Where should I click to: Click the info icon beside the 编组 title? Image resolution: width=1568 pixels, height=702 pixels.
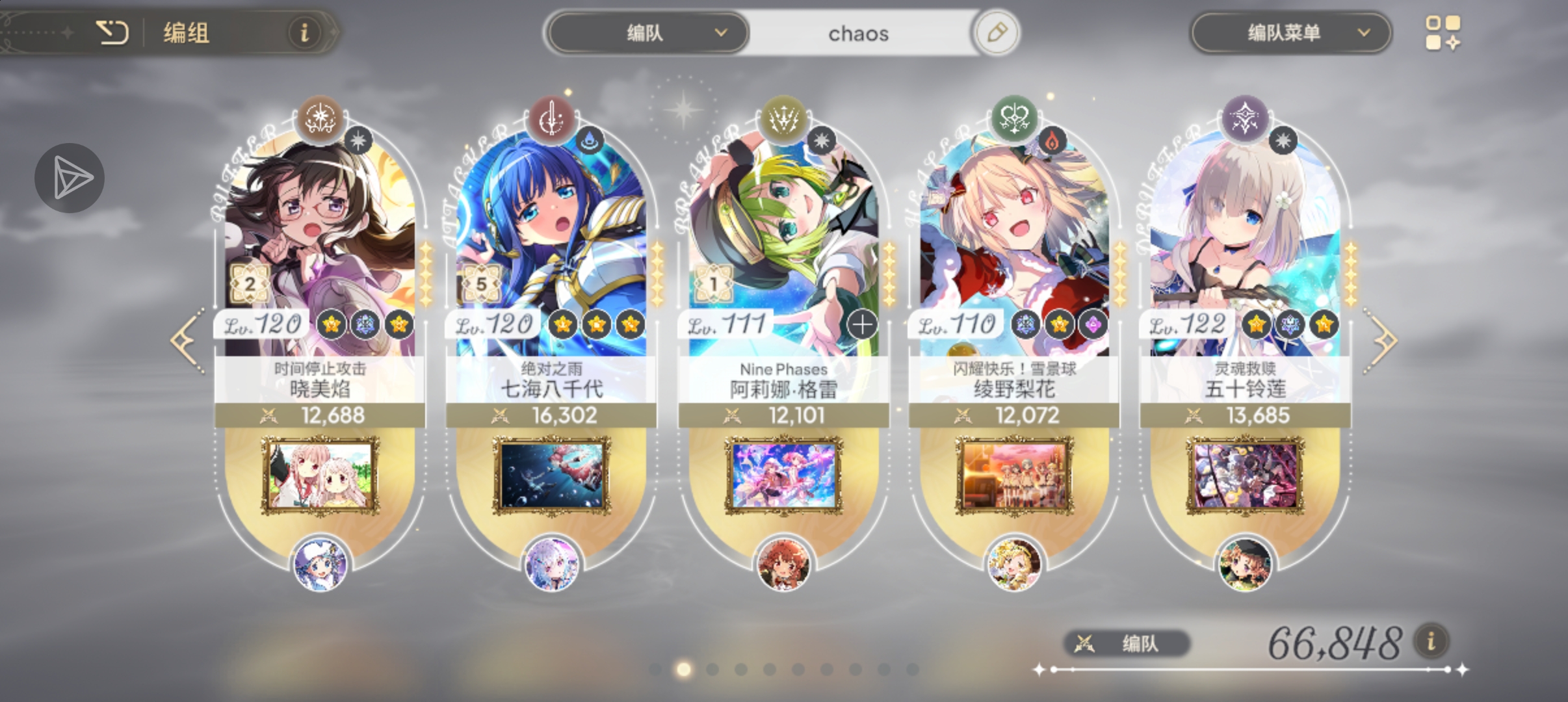pyautogui.click(x=305, y=33)
